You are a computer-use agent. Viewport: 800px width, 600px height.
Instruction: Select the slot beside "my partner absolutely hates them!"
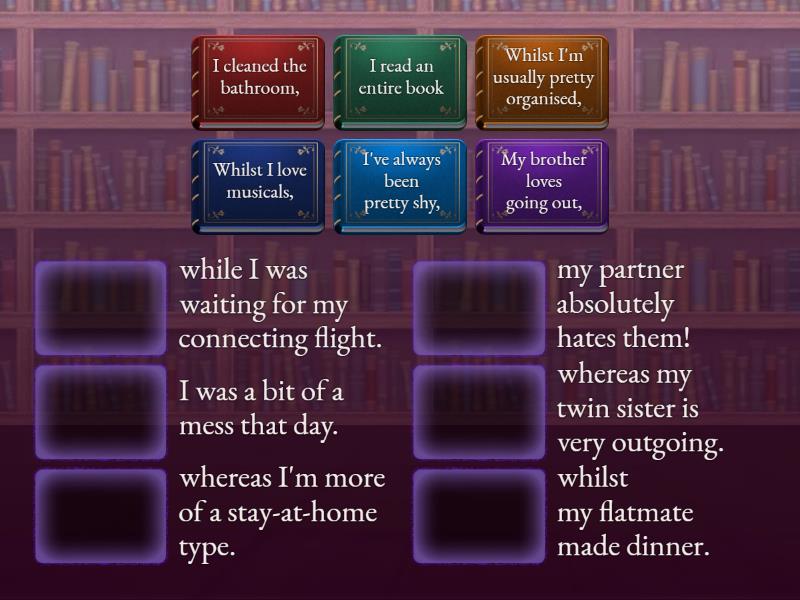[x=479, y=308]
